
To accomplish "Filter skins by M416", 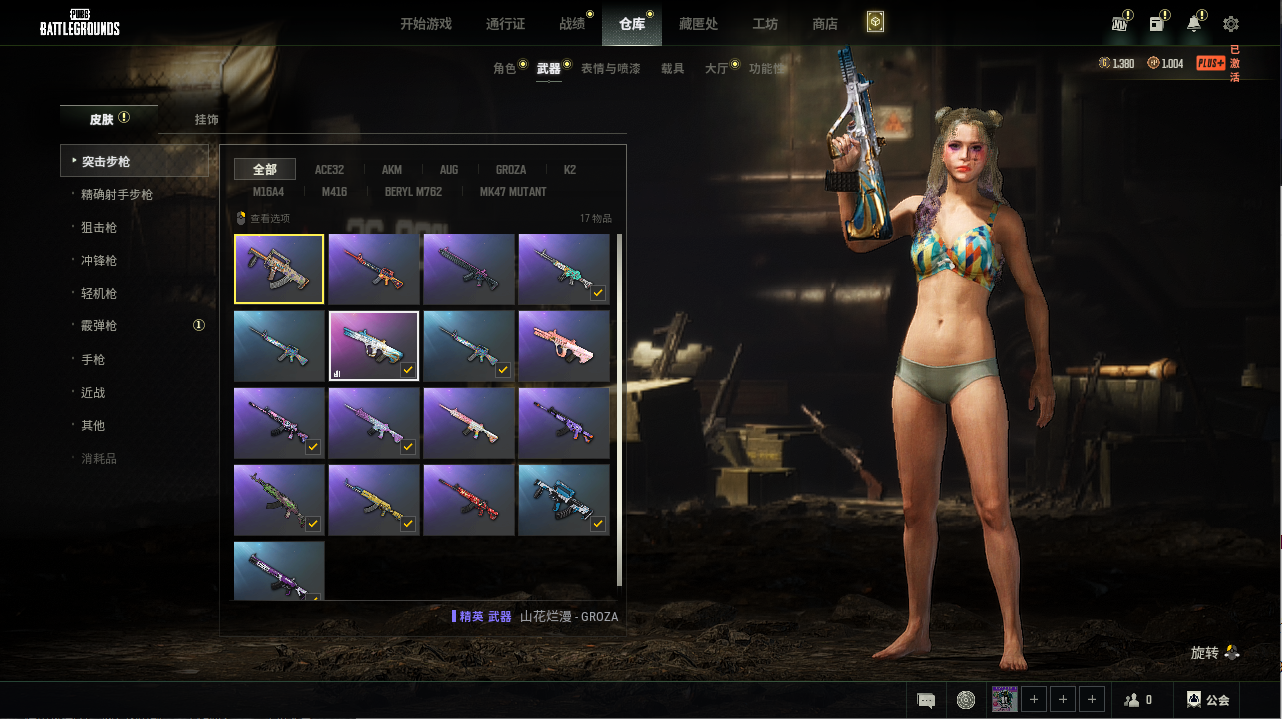I will 334,192.
